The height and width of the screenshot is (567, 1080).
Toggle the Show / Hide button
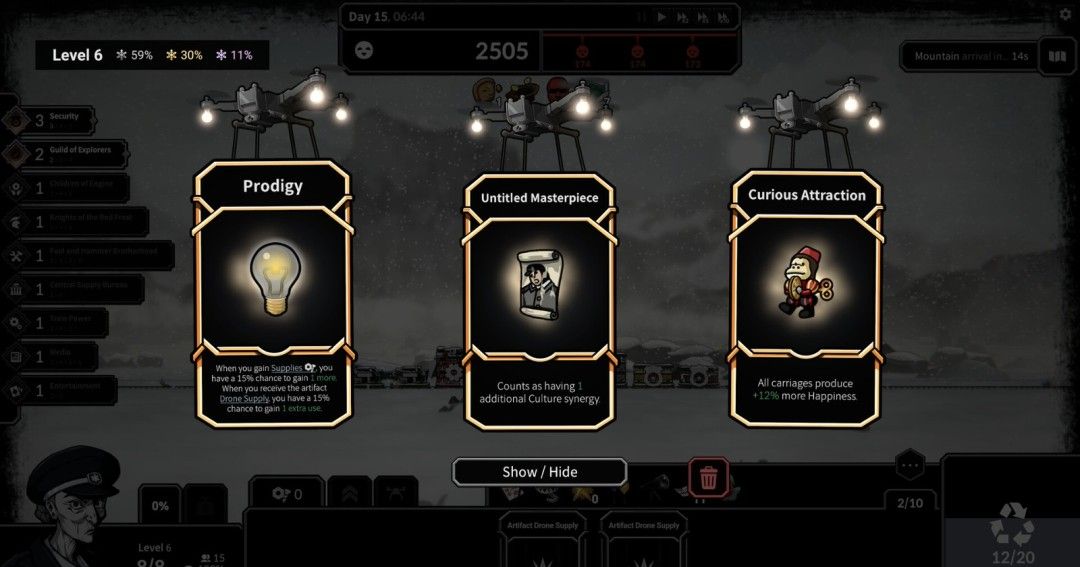pos(539,472)
